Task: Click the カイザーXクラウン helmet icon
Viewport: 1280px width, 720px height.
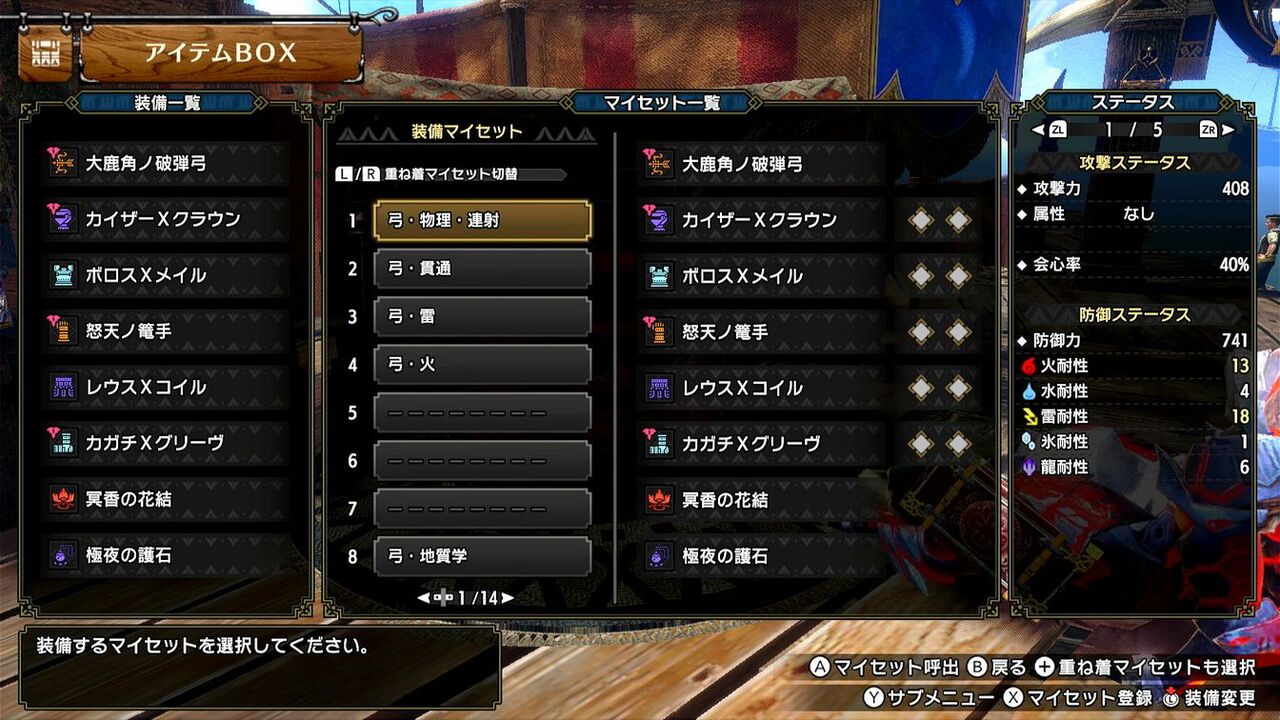Action: (x=63, y=218)
